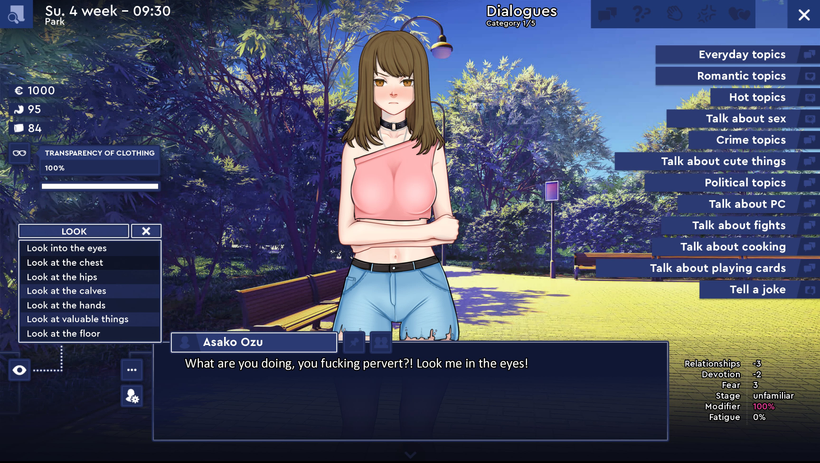Pick the Crime topics option
Viewport: 820px width, 463px height.
750,140
